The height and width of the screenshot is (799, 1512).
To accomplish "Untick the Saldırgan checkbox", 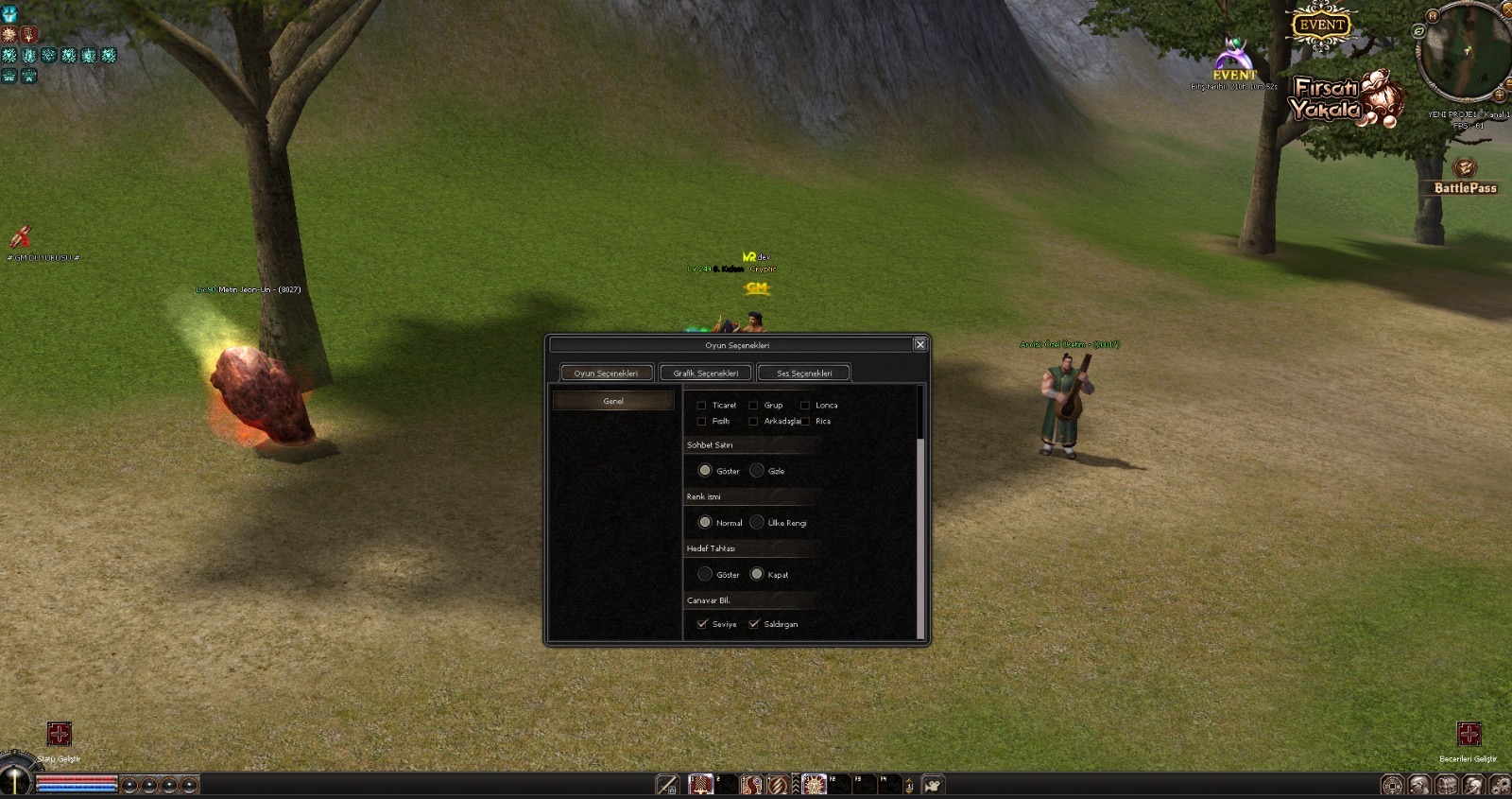I will coord(754,624).
